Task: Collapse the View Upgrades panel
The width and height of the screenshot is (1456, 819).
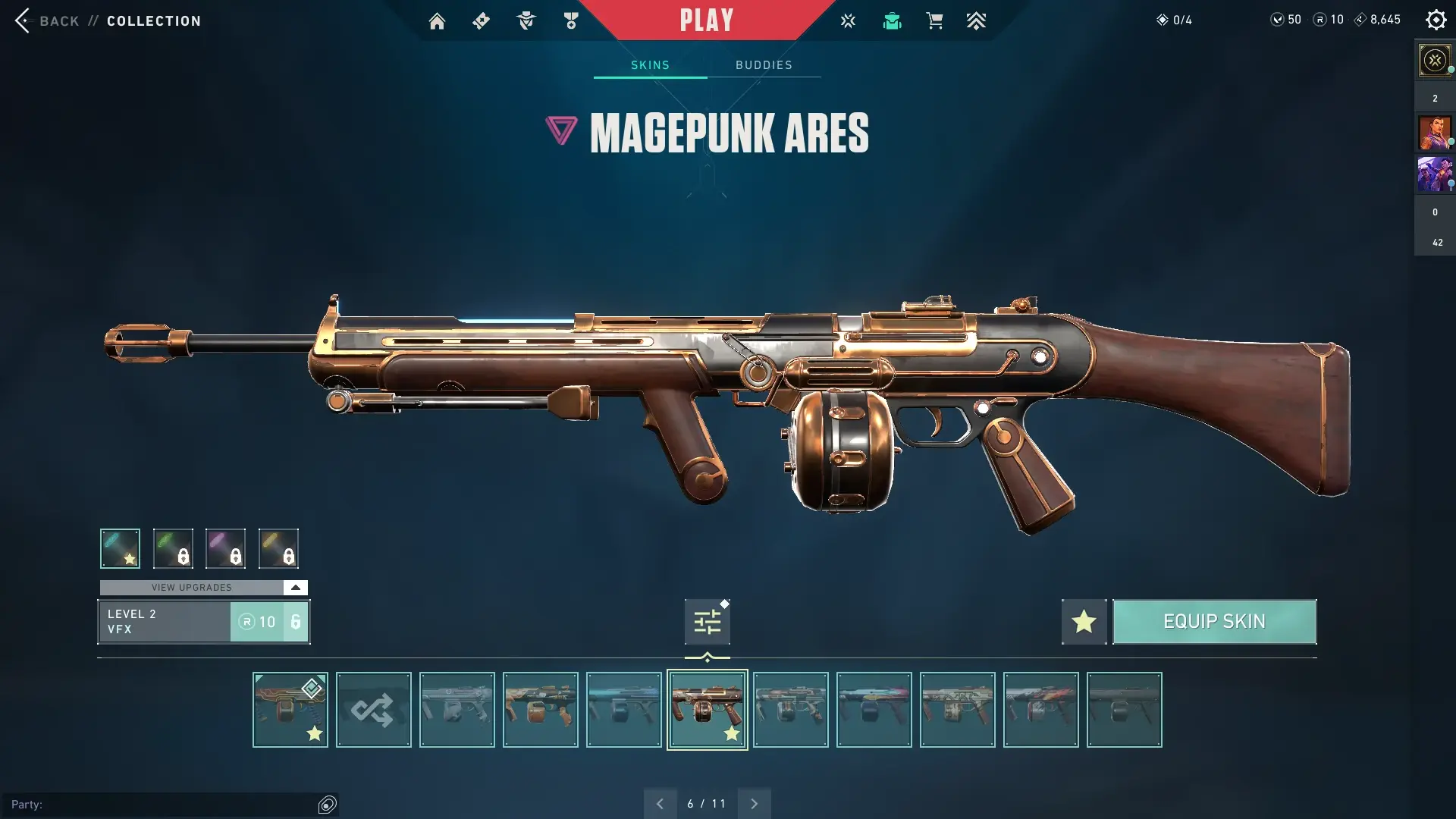Action: click(295, 588)
